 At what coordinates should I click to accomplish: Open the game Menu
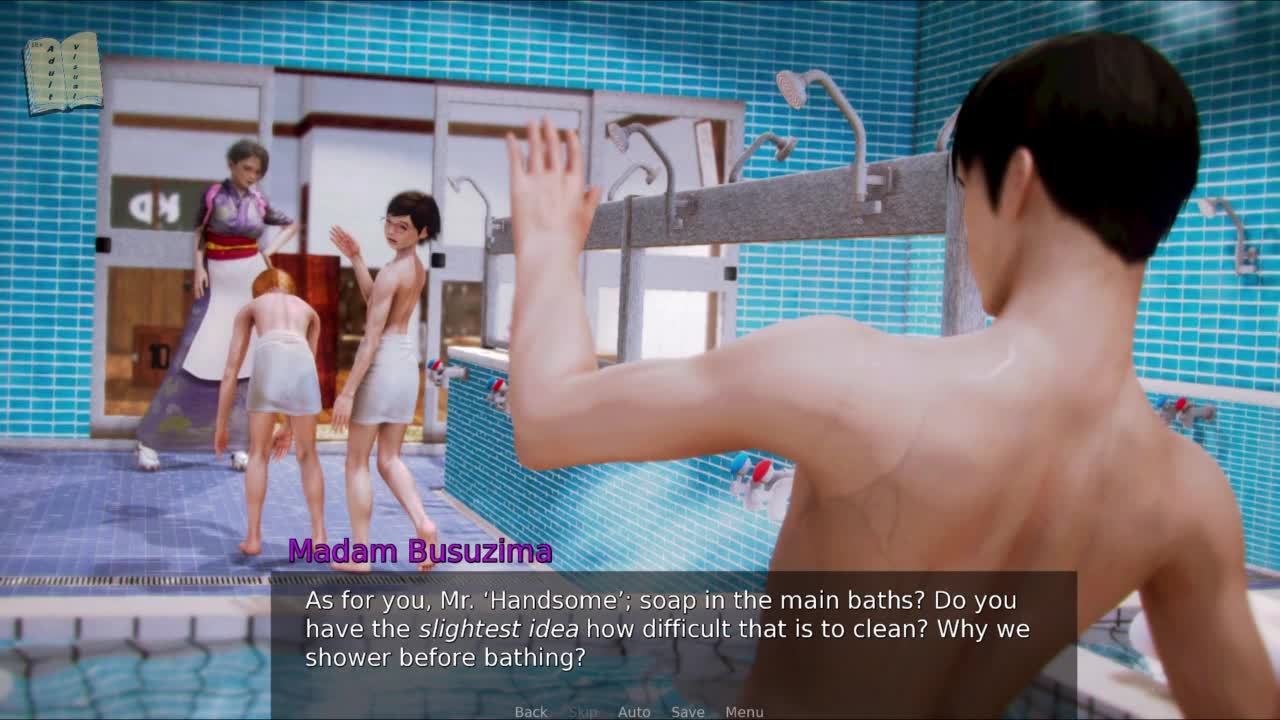(x=744, y=712)
